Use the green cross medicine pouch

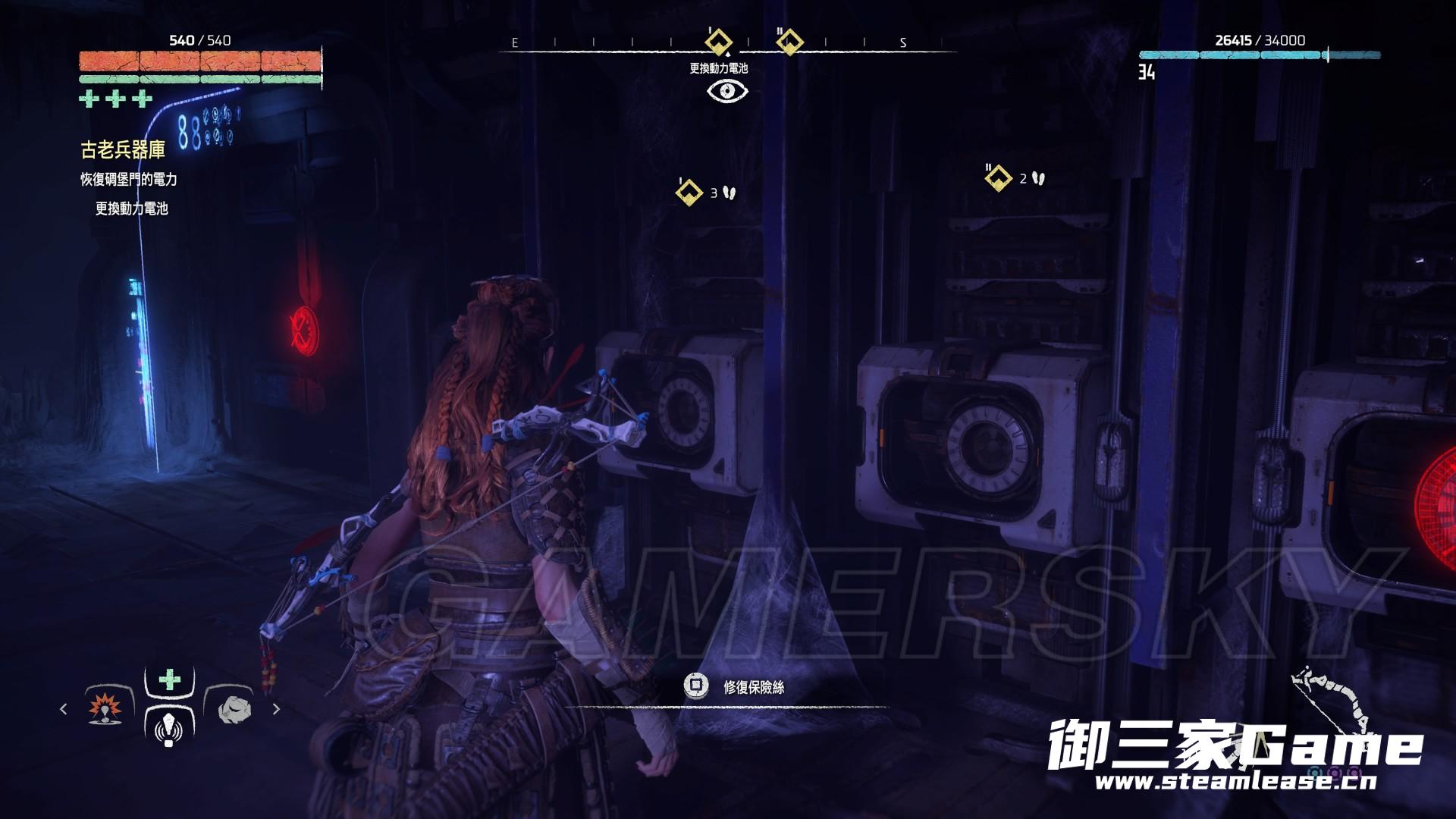point(170,679)
